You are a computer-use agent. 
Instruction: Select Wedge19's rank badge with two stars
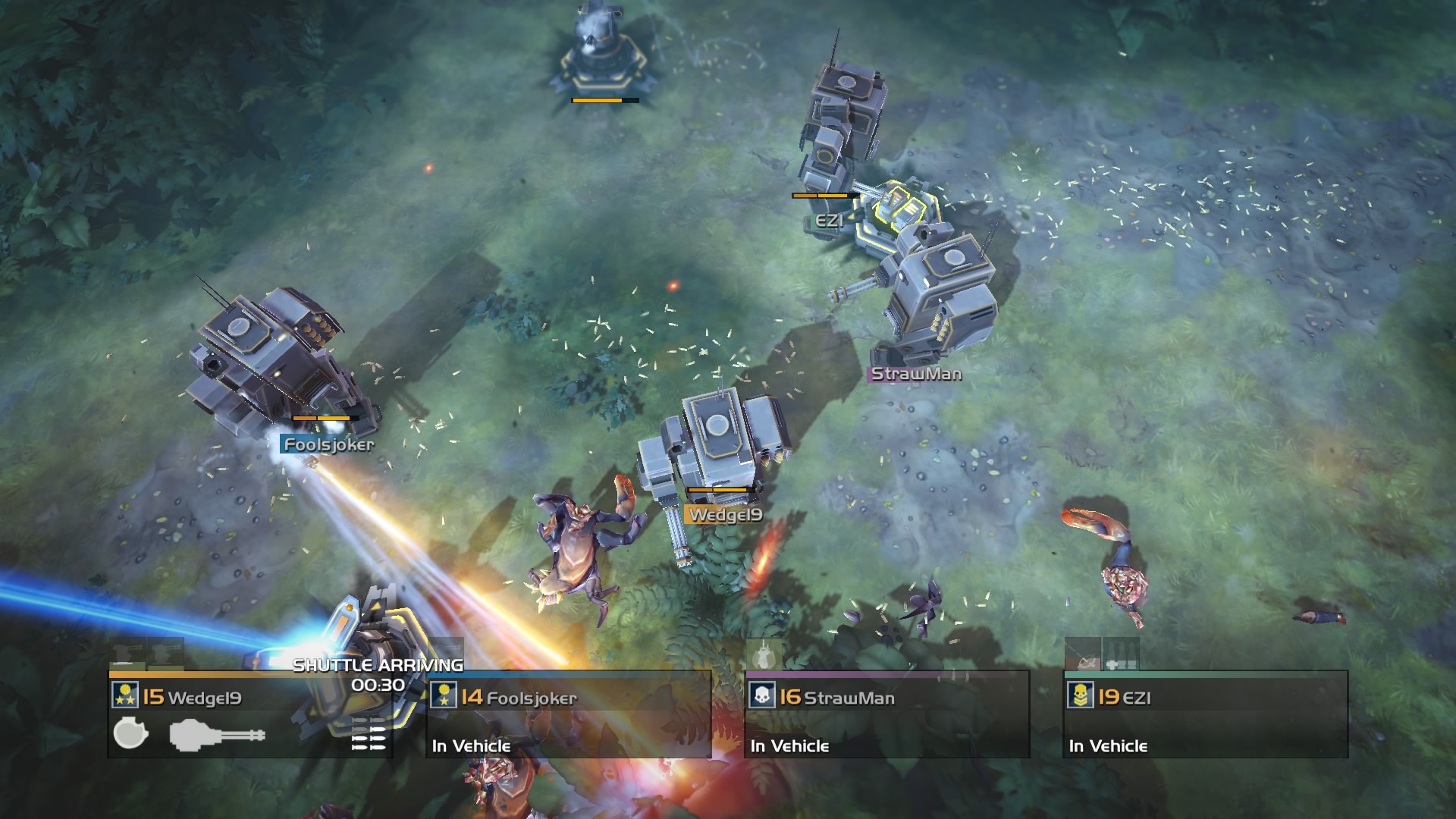click(126, 695)
